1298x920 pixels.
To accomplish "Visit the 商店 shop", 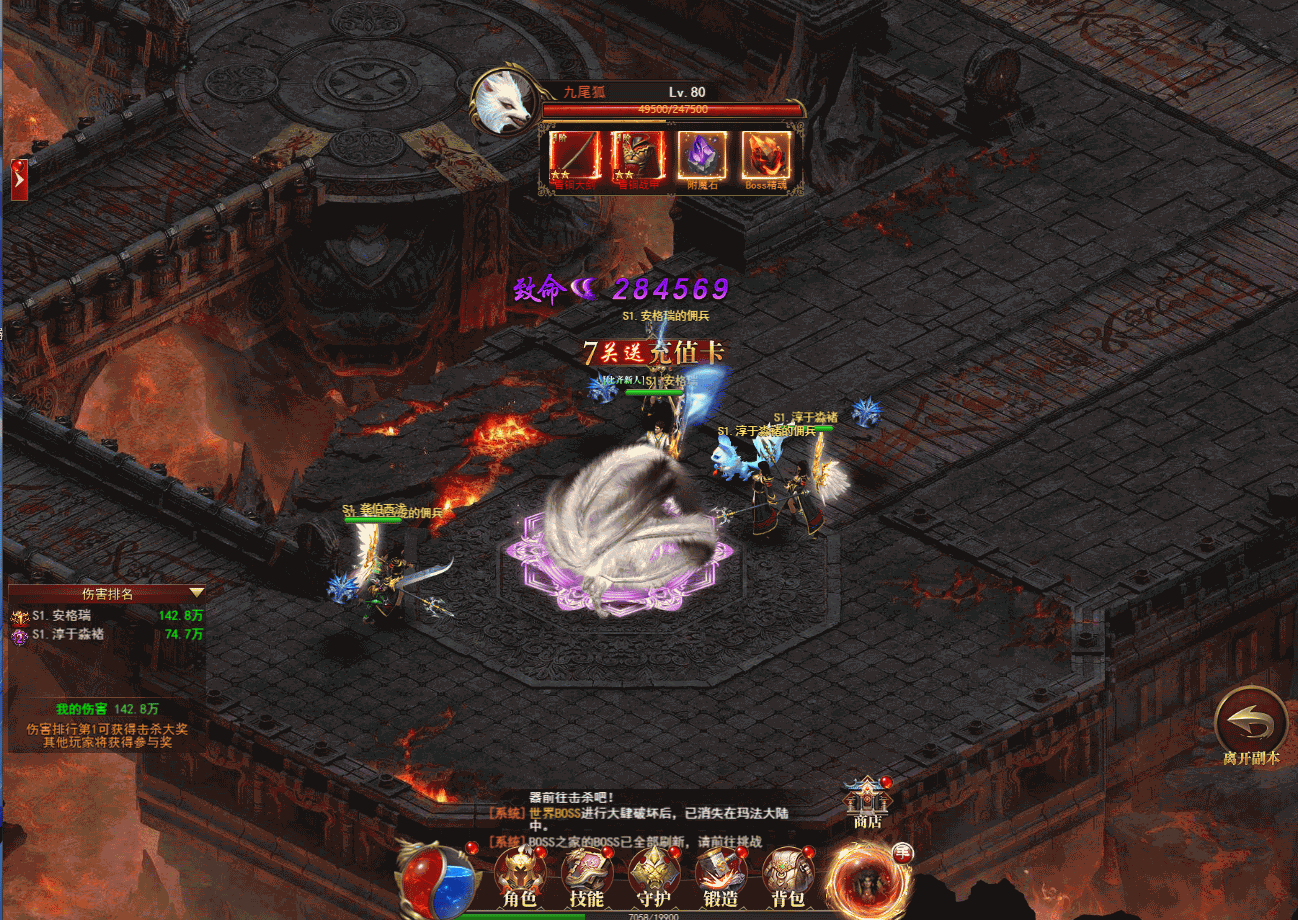I will click(x=866, y=802).
